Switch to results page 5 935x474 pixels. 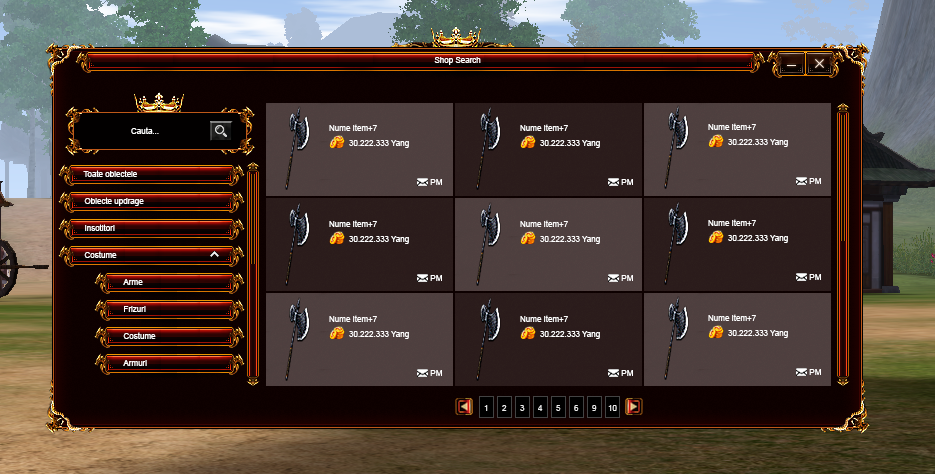click(x=558, y=407)
